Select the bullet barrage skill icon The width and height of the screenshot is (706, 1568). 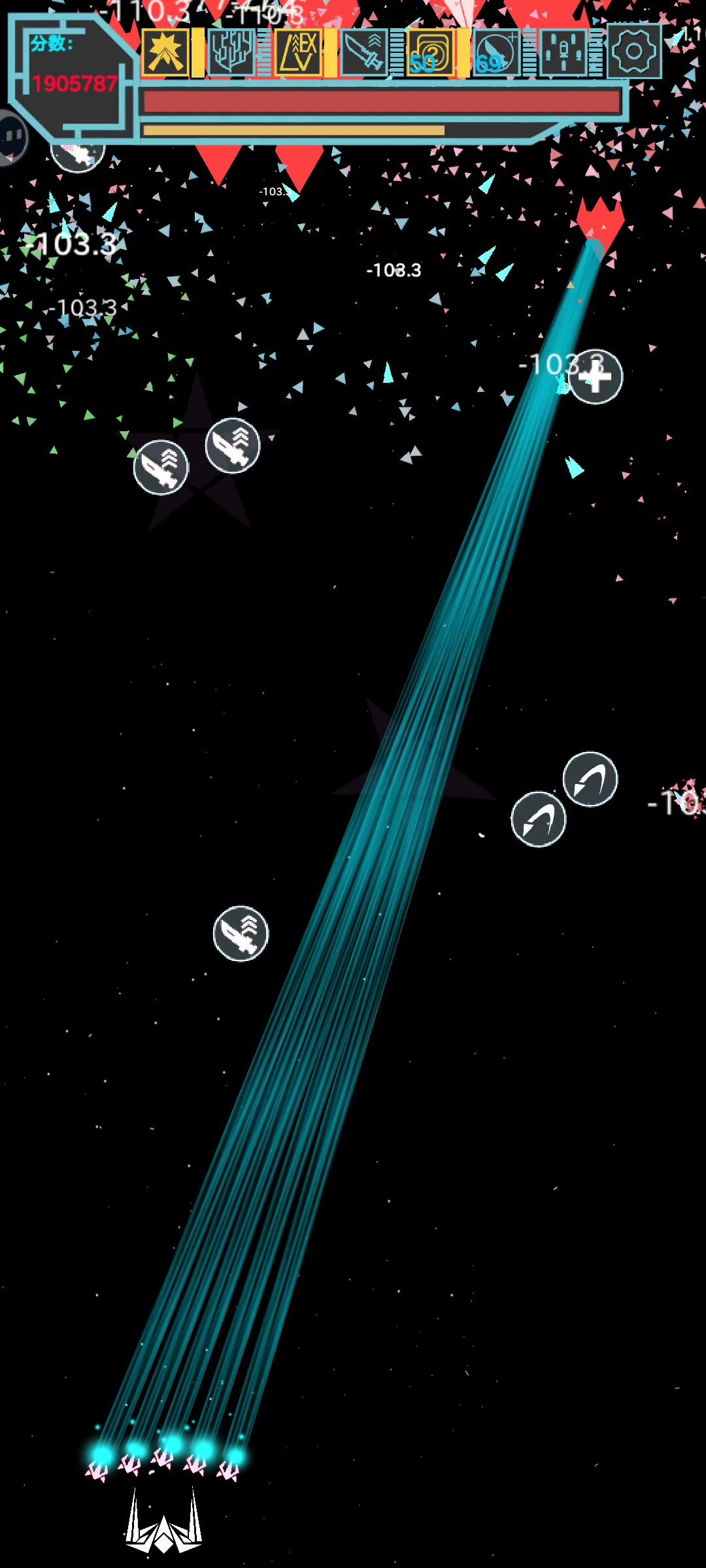[563, 52]
